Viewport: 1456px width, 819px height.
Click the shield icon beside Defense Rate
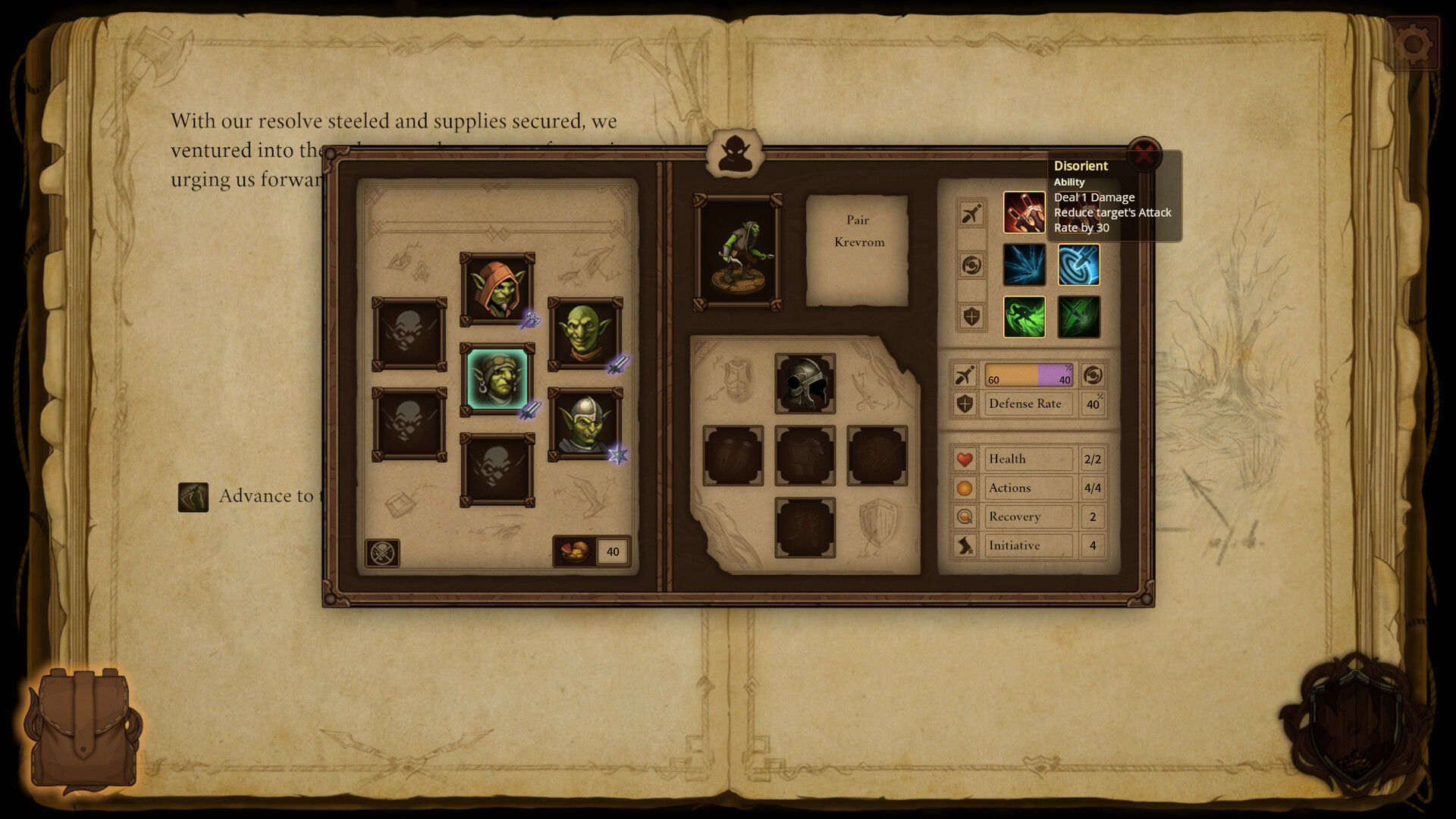tap(964, 403)
